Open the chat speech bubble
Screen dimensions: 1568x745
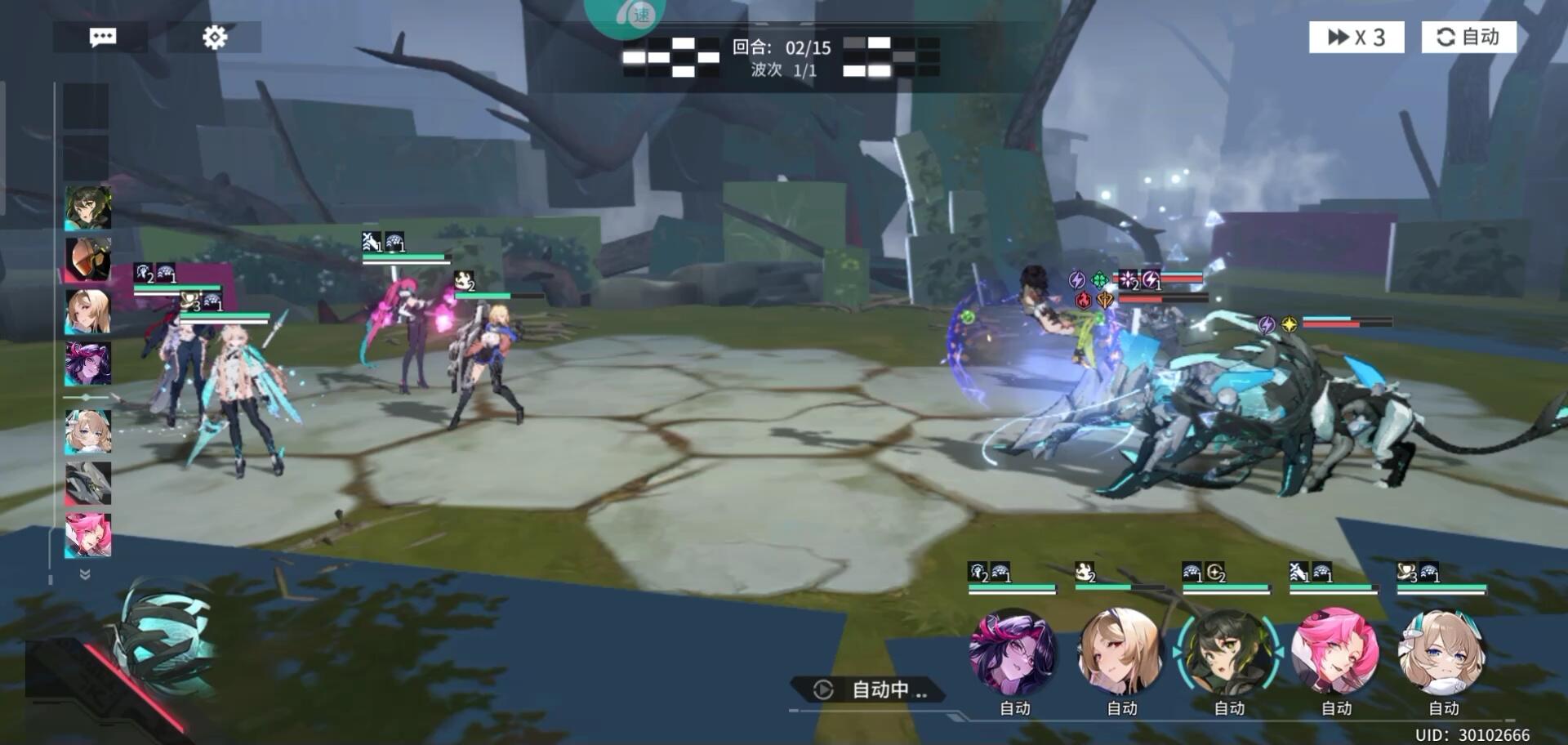tap(102, 38)
